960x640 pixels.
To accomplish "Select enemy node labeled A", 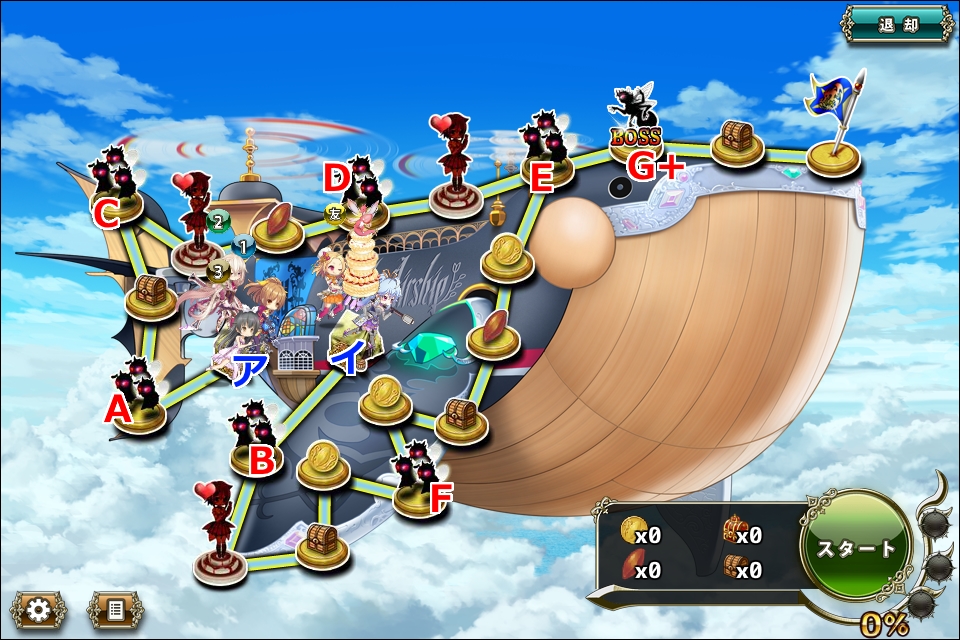I will [139, 398].
